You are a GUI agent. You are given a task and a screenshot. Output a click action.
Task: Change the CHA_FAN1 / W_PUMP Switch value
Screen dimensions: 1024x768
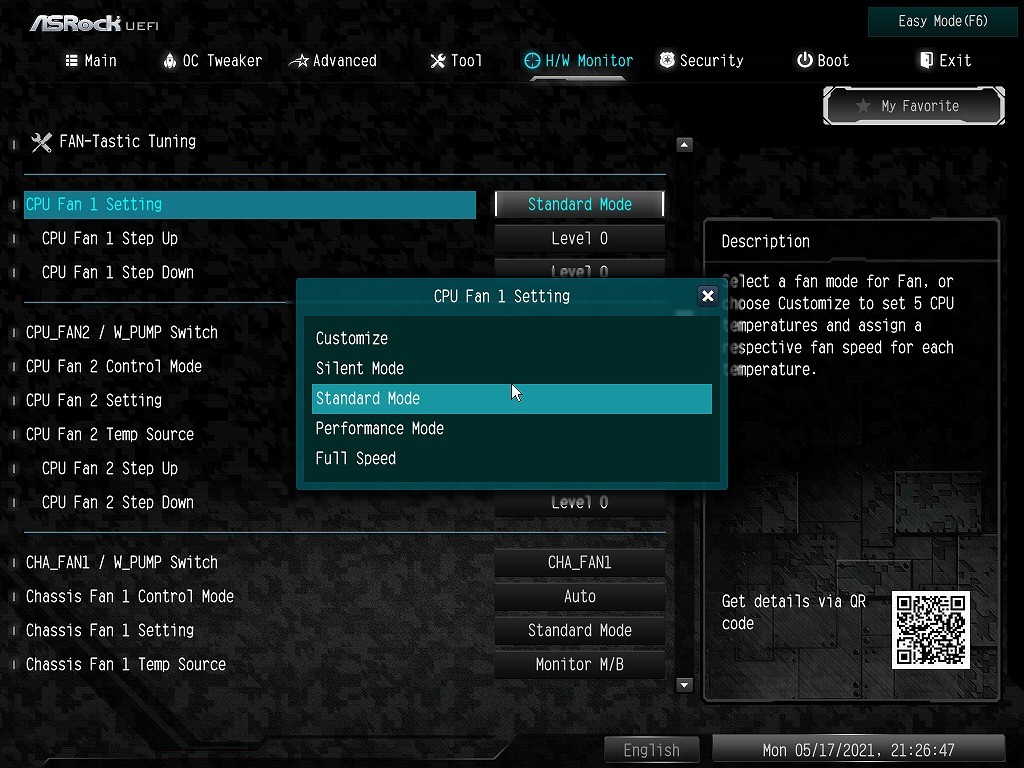580,562
